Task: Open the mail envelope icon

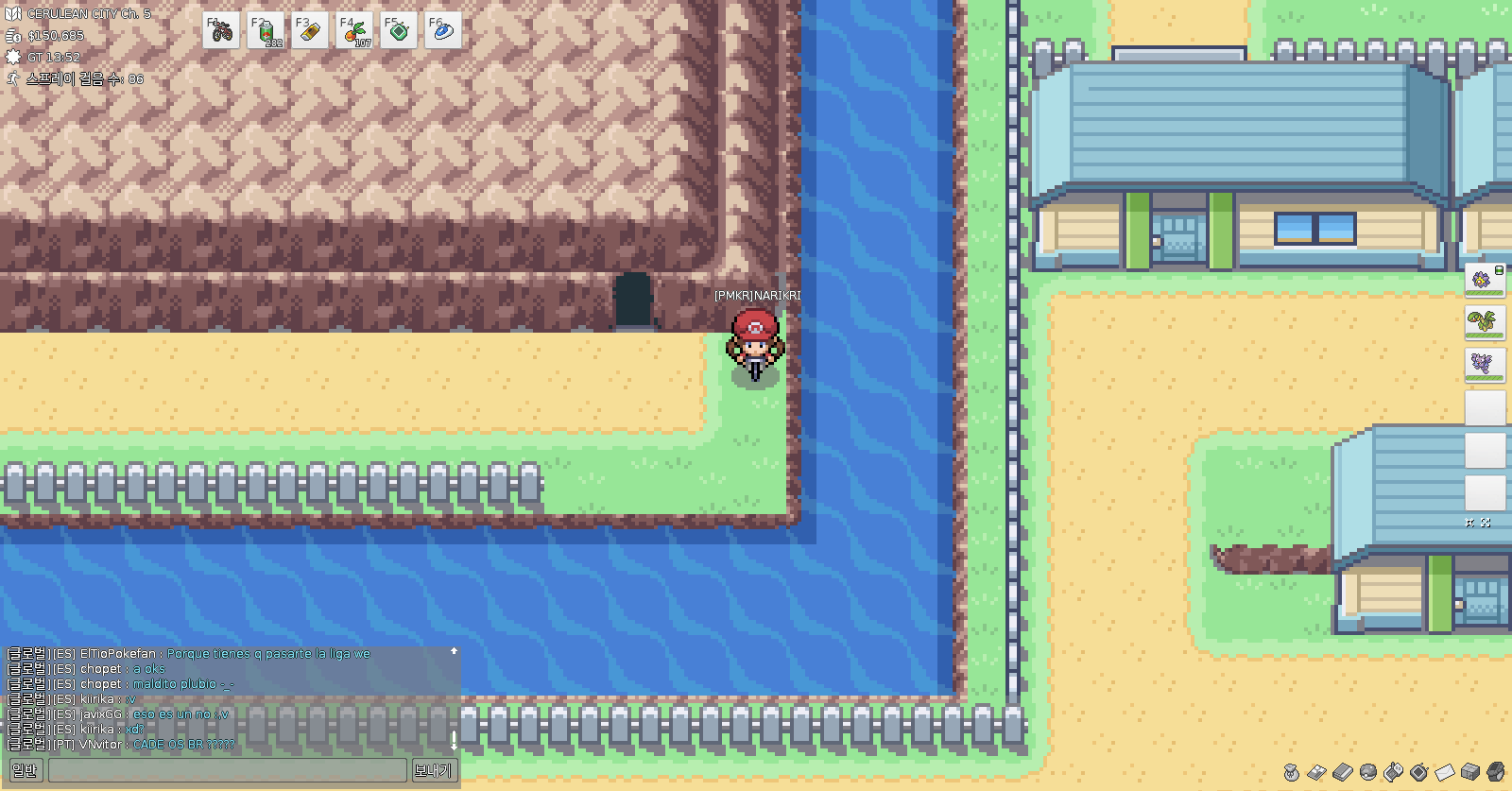Action: 1444,773
